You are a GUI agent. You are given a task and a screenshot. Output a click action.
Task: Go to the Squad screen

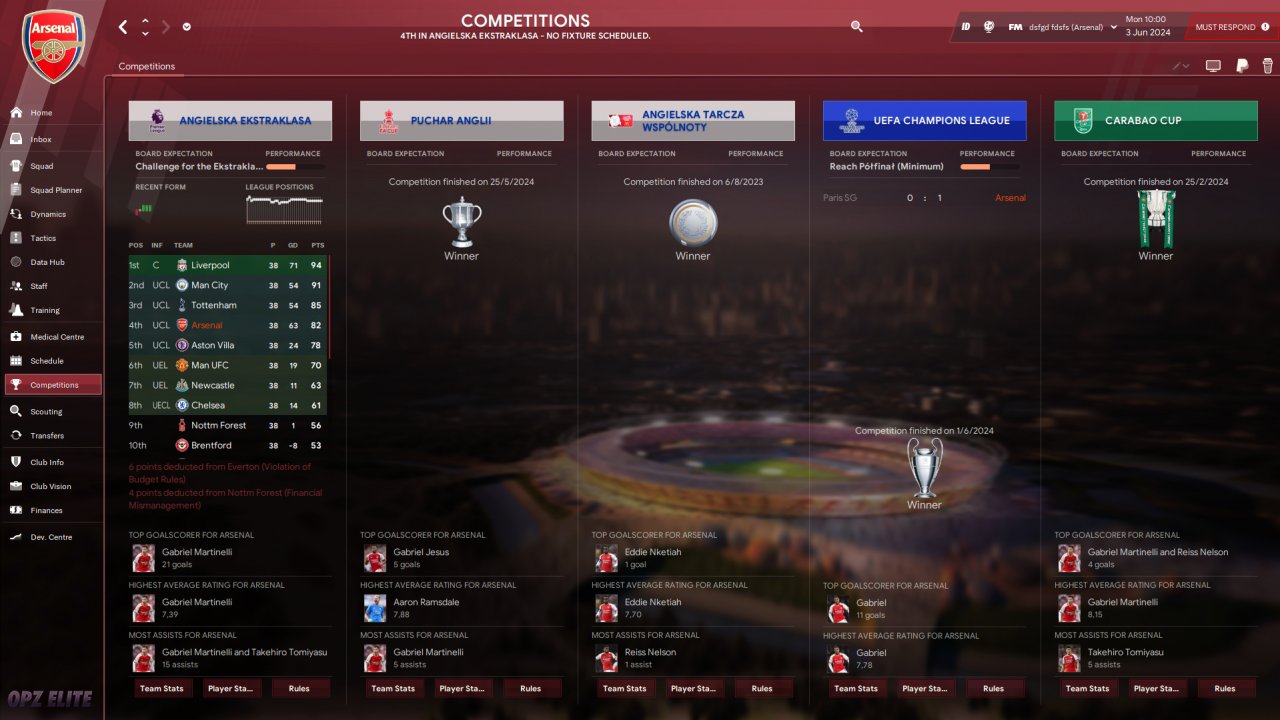click(41, 166)
